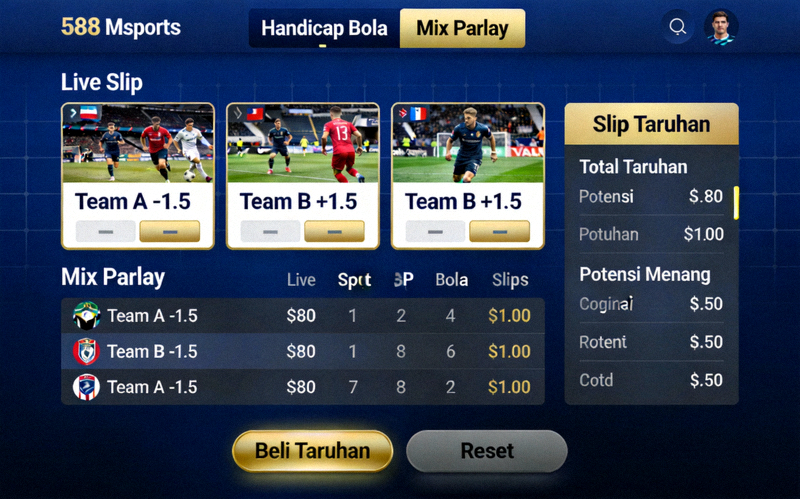The width and height of the screenshot is (800, 499).
Task: Select the Mix Parlay tab
Action: (462, 29)
